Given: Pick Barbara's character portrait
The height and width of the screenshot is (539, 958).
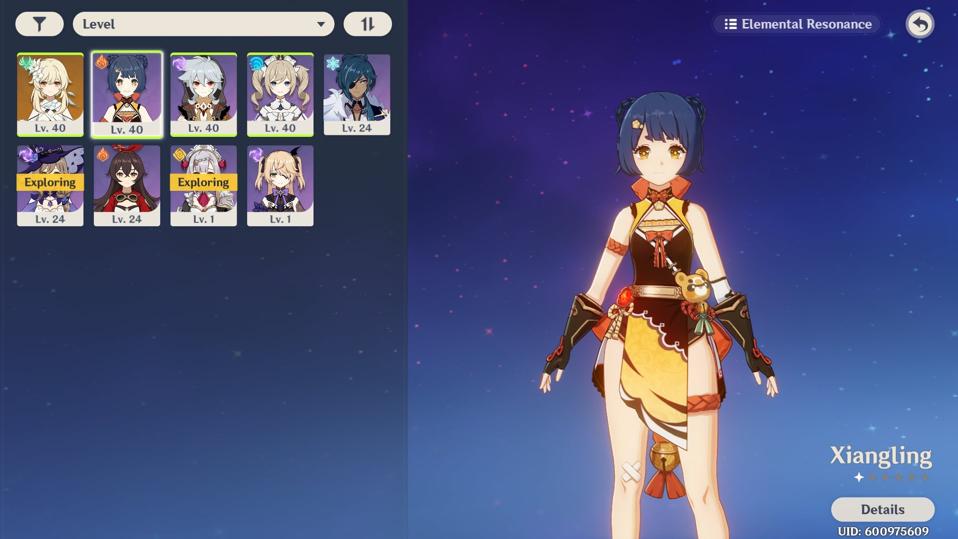Looking at the screenshot, I should (x=280, y=94).
